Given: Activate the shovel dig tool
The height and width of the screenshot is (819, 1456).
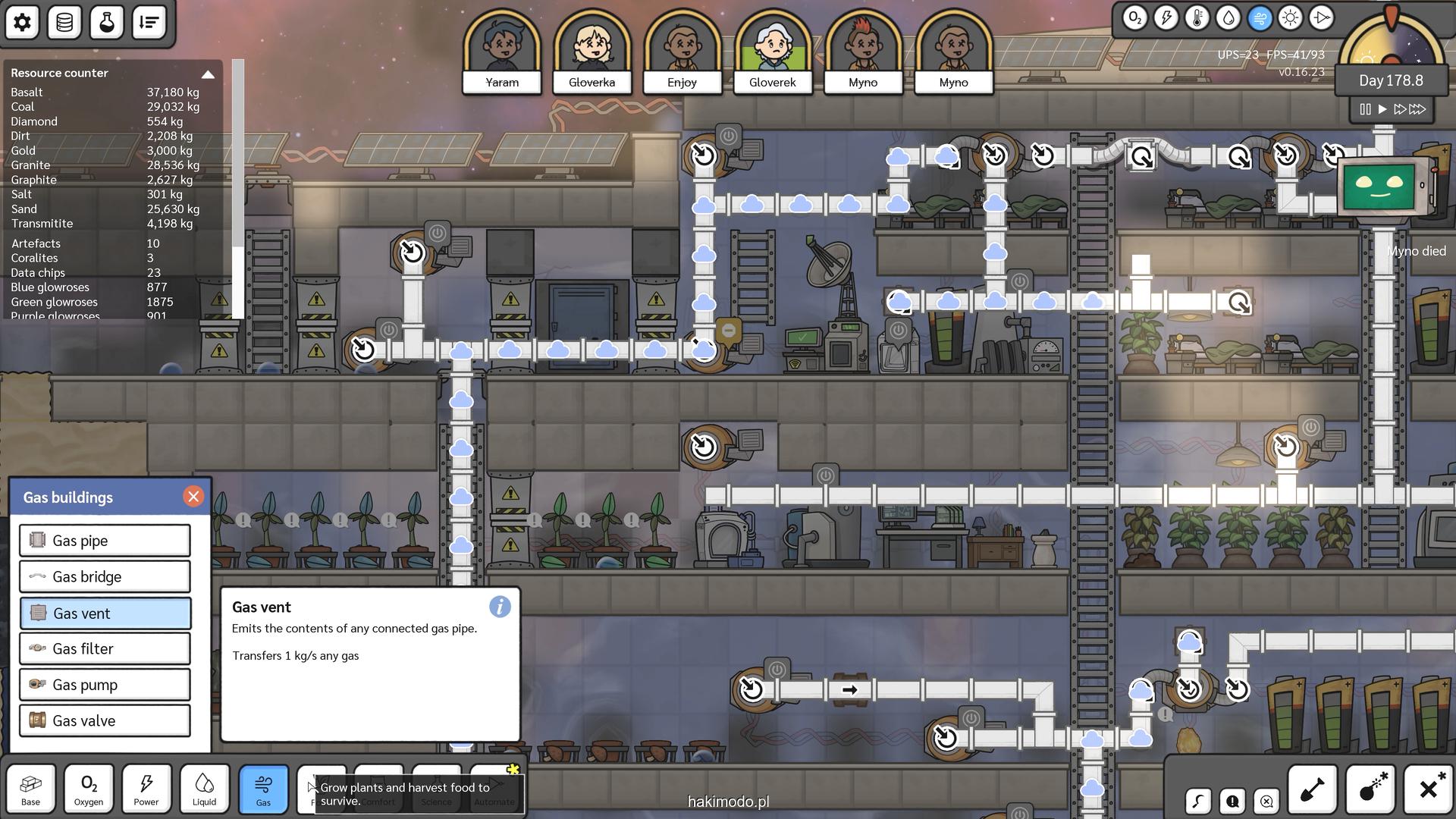Looking at the screenshot, I should coord(1312,789).
